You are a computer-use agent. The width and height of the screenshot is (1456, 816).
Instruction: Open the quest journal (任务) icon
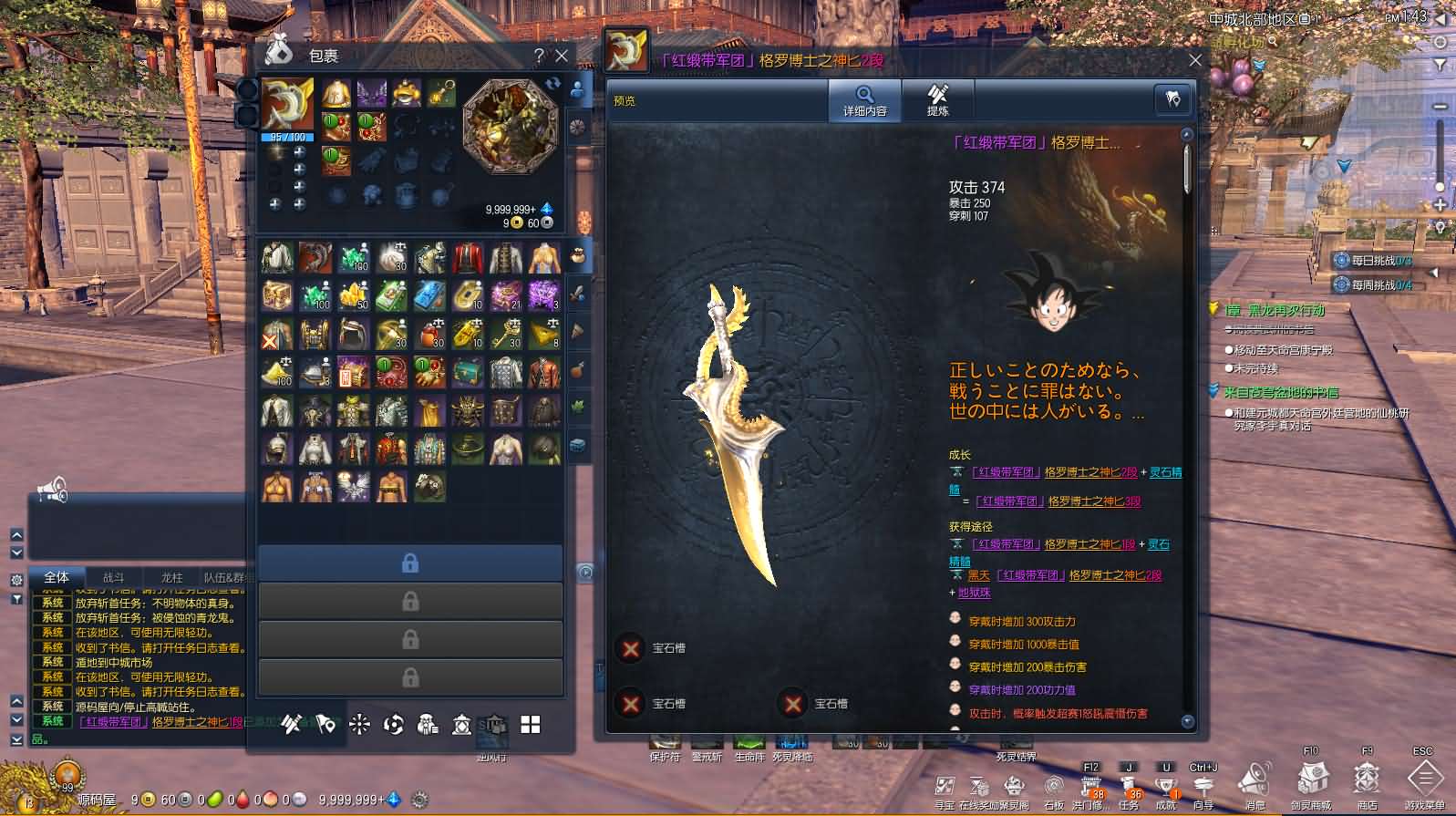click(x=1126, y=786)
